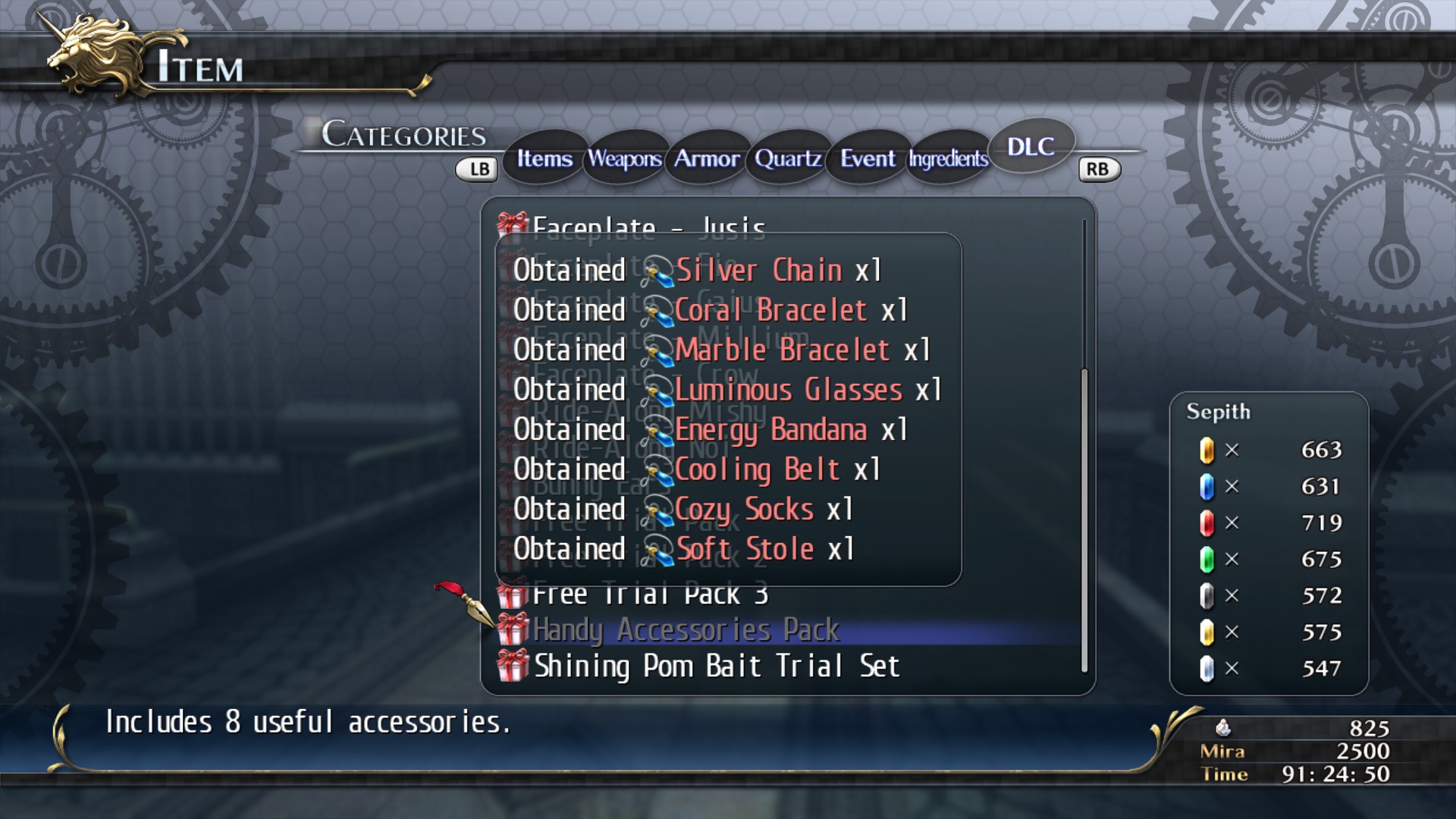The width and height of the screenshot is (1456, 819).
Task: Click the red sepith crystal icon
Action: point(1207,522)
